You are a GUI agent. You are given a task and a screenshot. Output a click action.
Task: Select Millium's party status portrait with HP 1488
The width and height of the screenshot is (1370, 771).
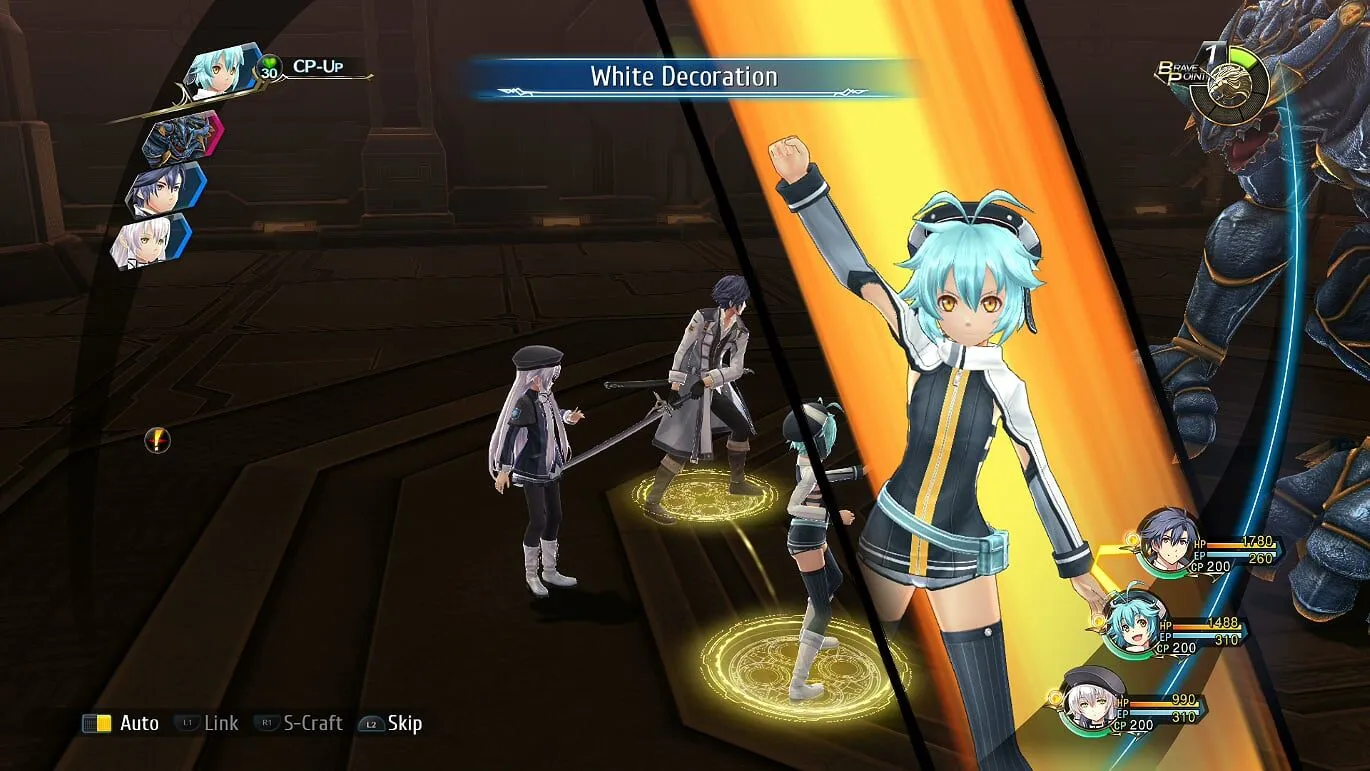point(1134,622)
